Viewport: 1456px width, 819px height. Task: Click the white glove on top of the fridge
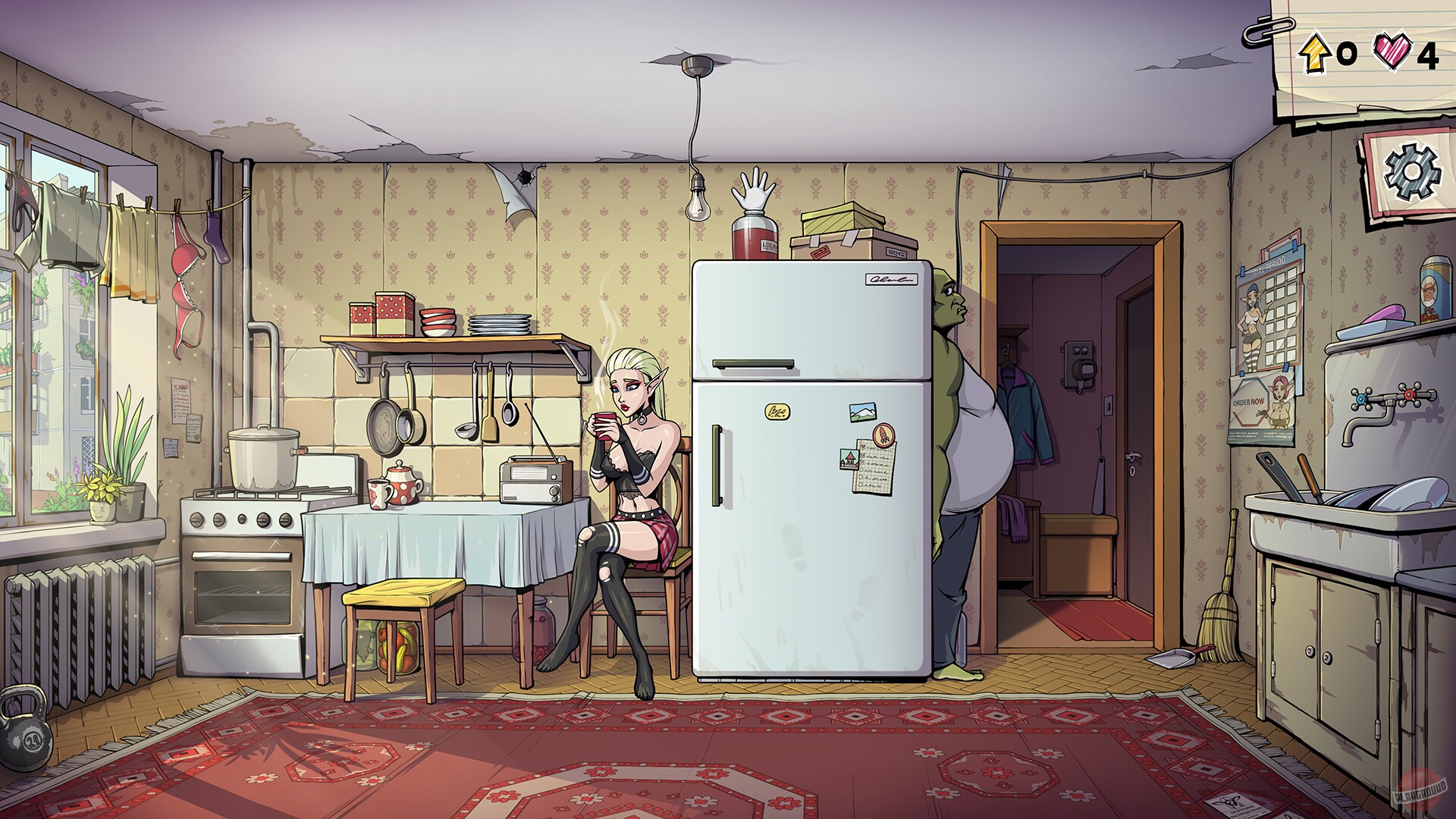[752, 190]
